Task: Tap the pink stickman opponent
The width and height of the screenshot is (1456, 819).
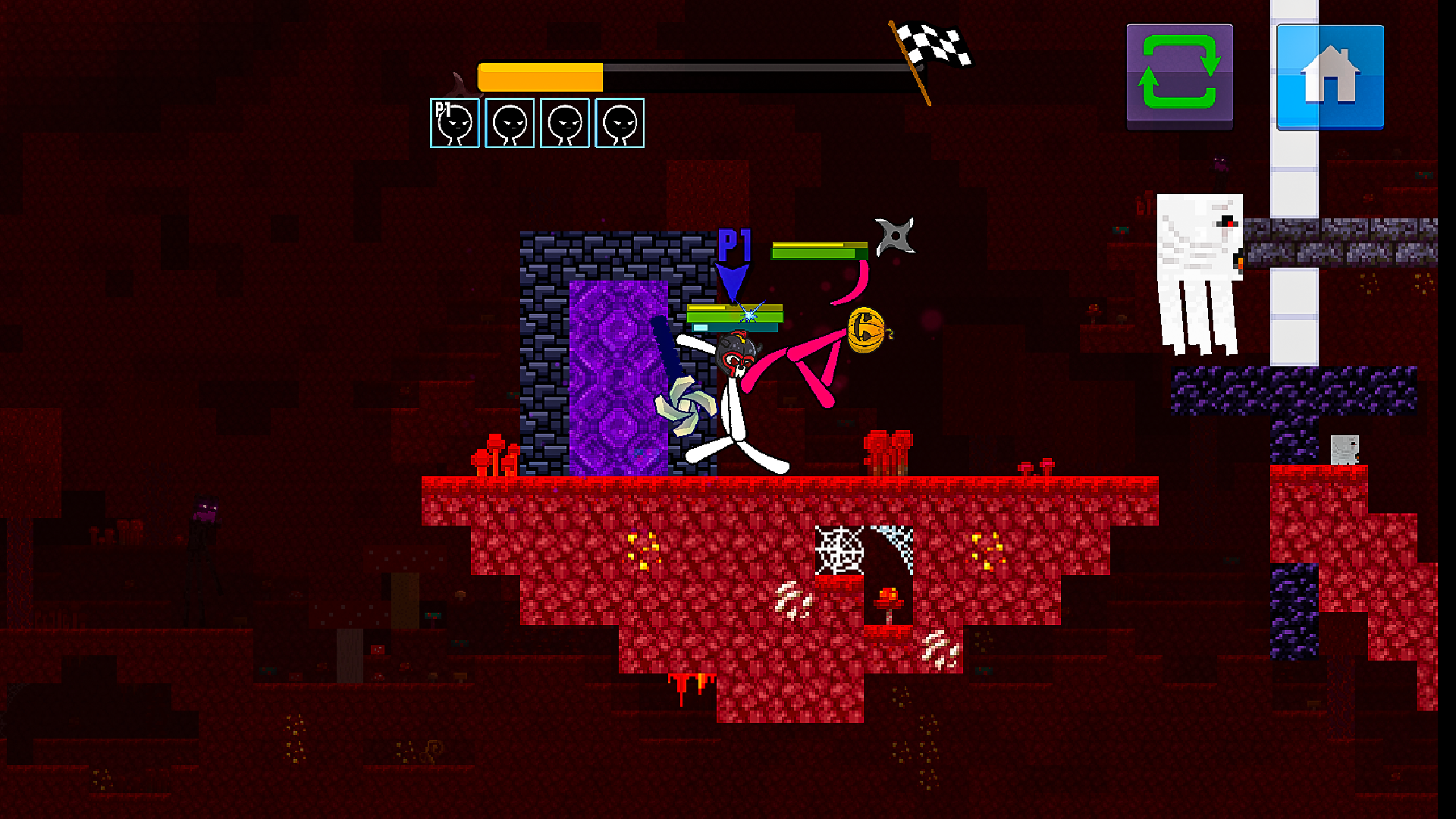Action: coord(819,356)
